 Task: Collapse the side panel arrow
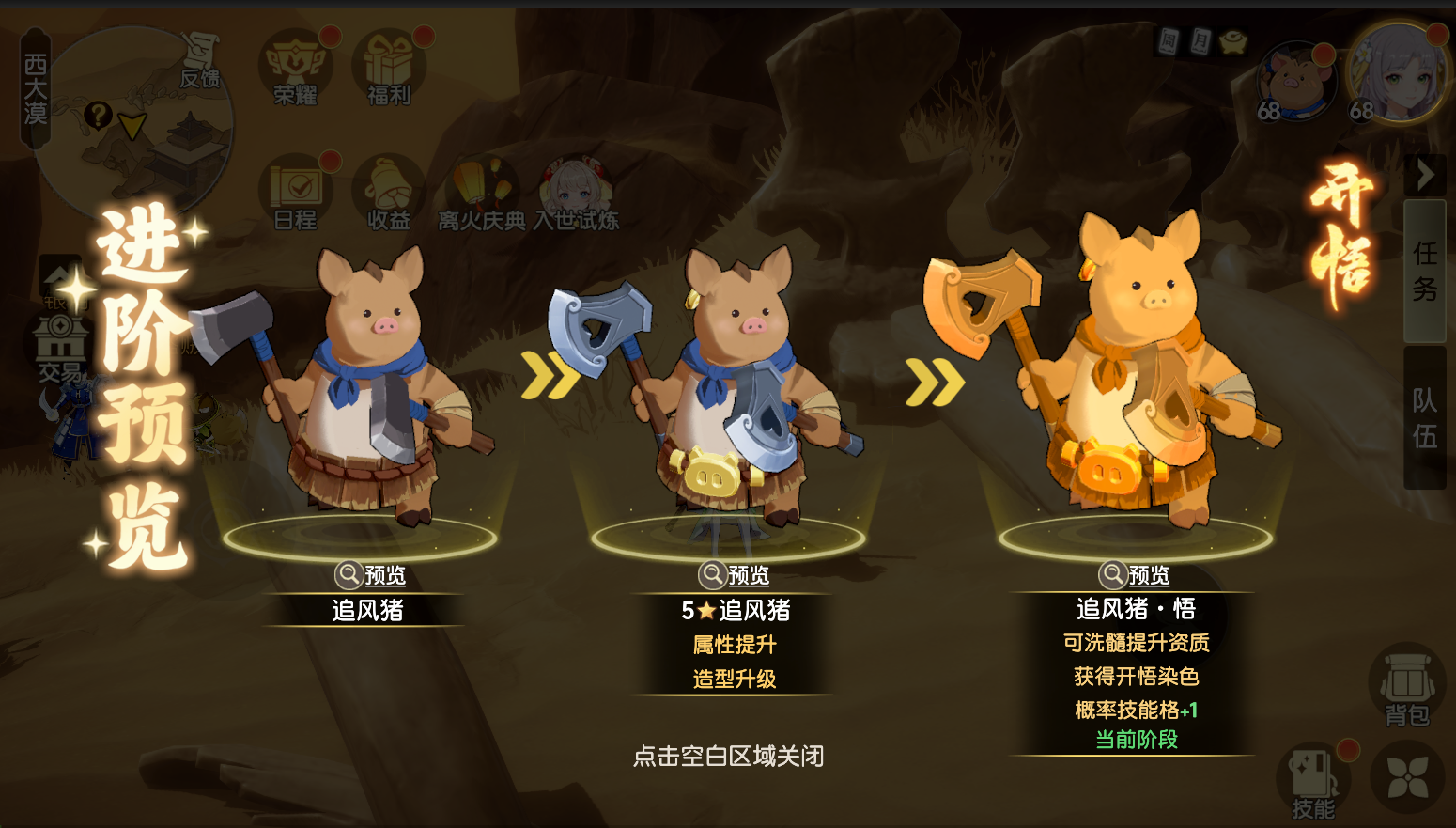pyautogui.click(x=1424, y=175)
